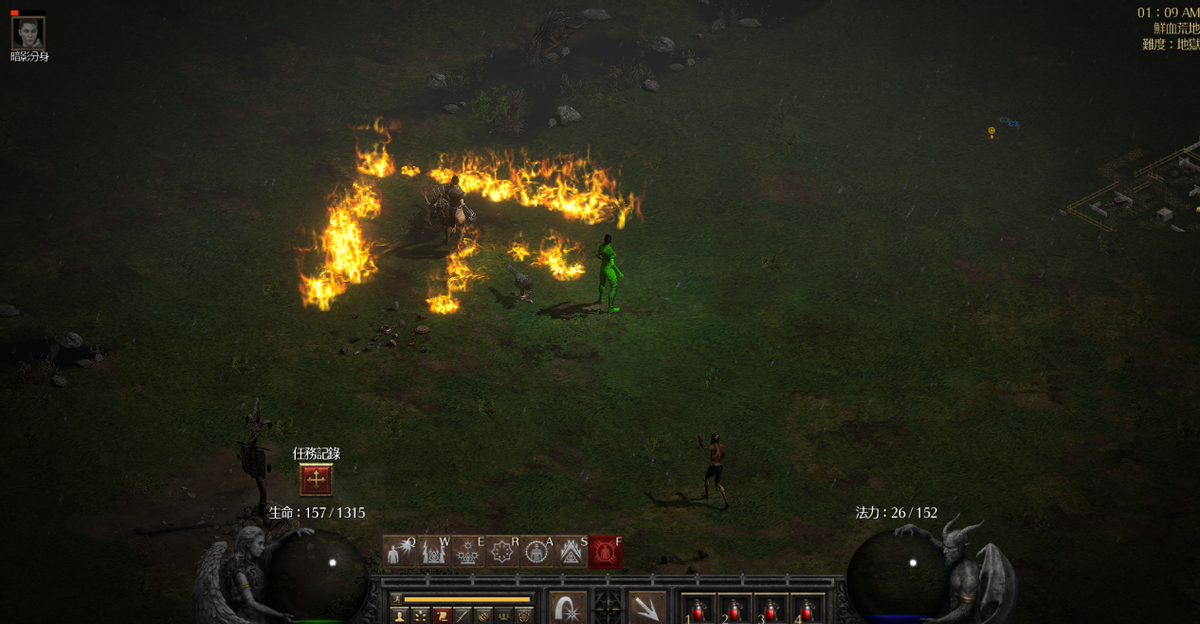This screenshot has width=1200, height=624.
Task: Open the character sheet mini-panel button
Action: [x=399, y=615]
